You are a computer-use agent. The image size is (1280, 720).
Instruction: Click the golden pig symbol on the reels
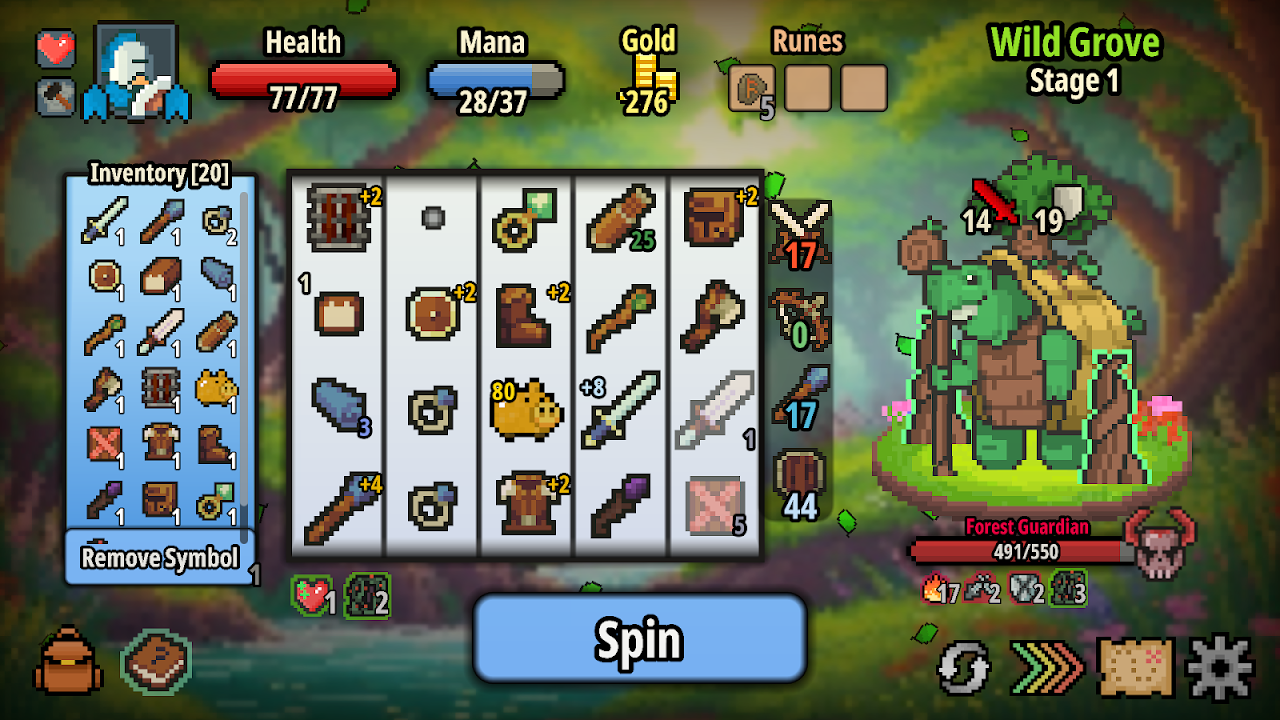click(x=526, y=408)
